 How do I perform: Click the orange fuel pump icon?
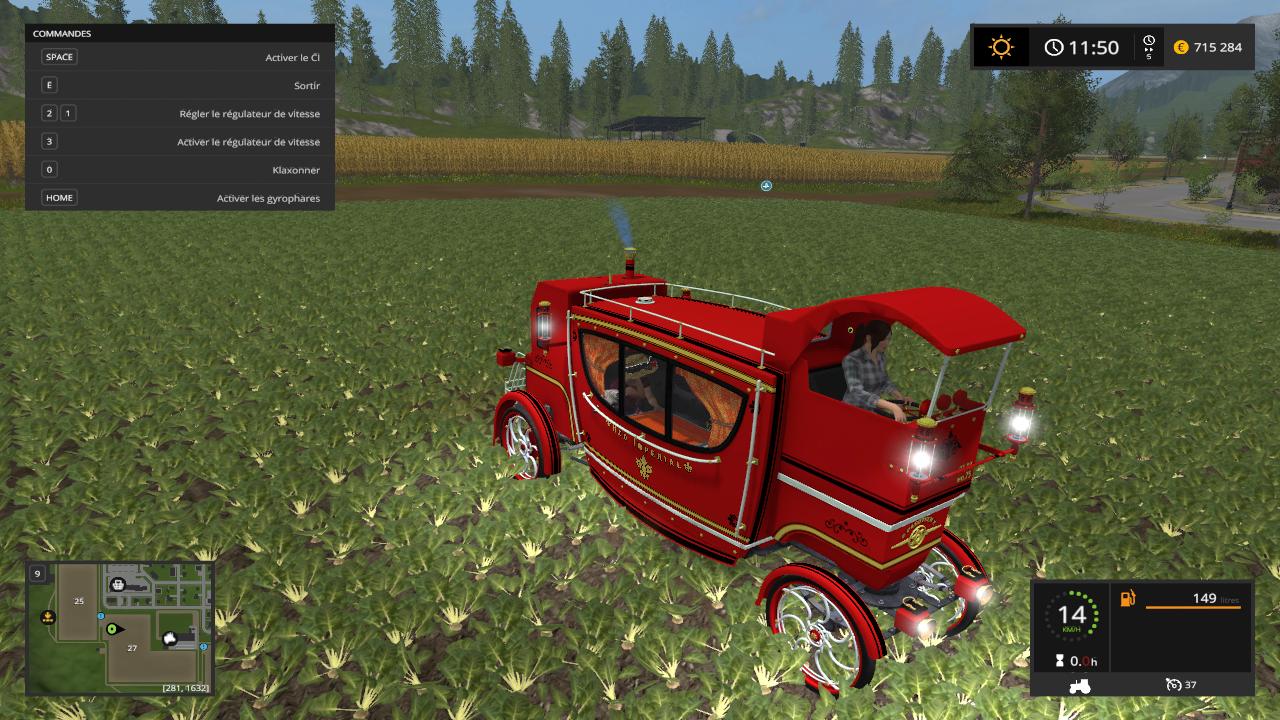click(1128, 599)
